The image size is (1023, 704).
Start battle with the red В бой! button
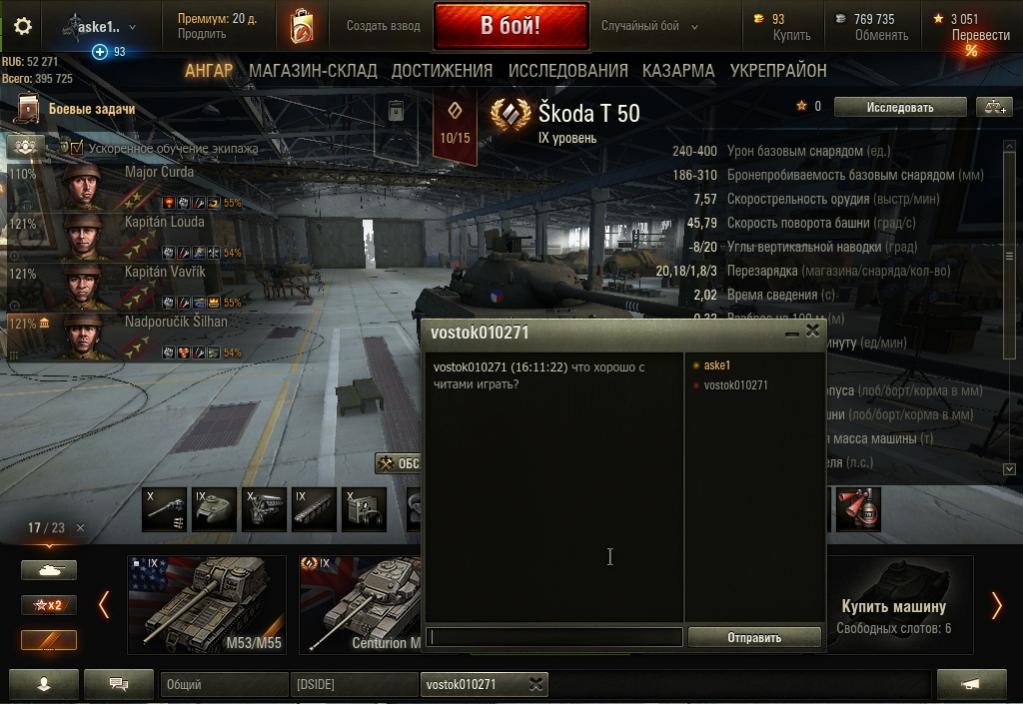click(511, 26)
